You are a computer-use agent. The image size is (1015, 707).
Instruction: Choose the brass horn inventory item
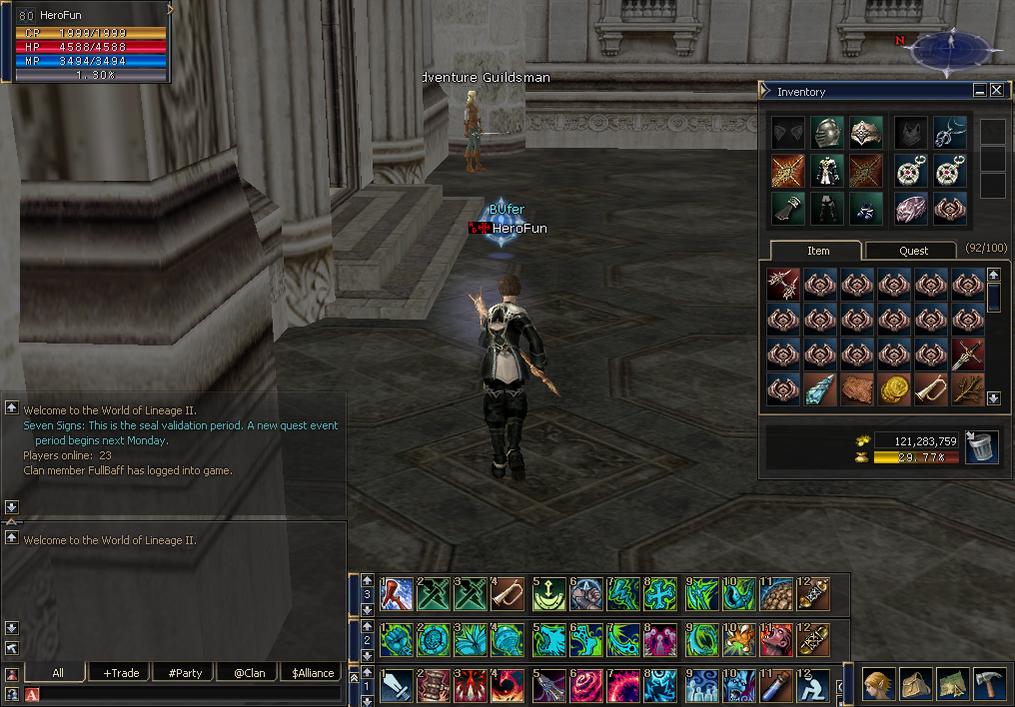(930, 390)
